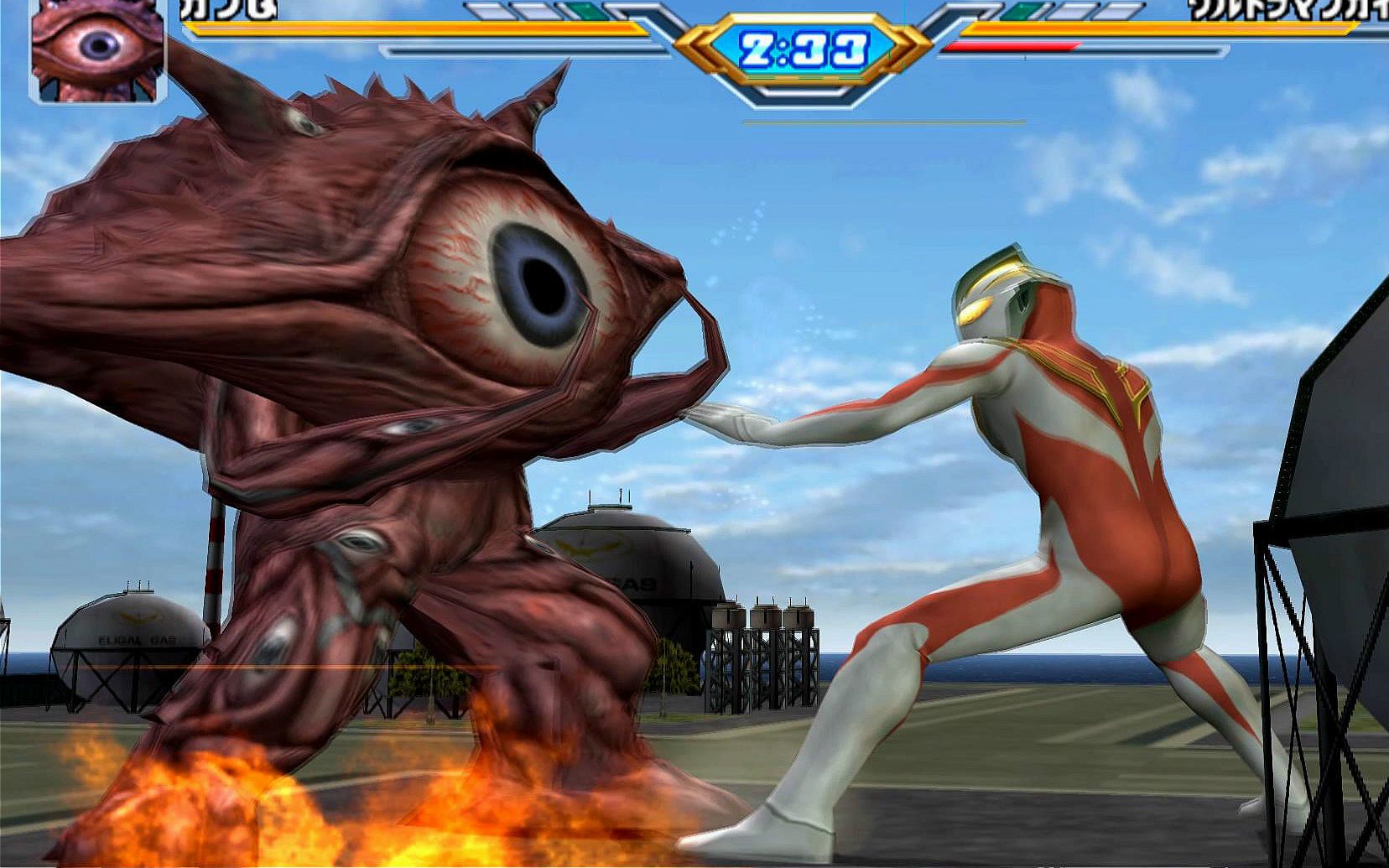Screen dimensions: 1389x868
Task: Click the one-eyed monster portrait icon
Action: coord(97,49)
